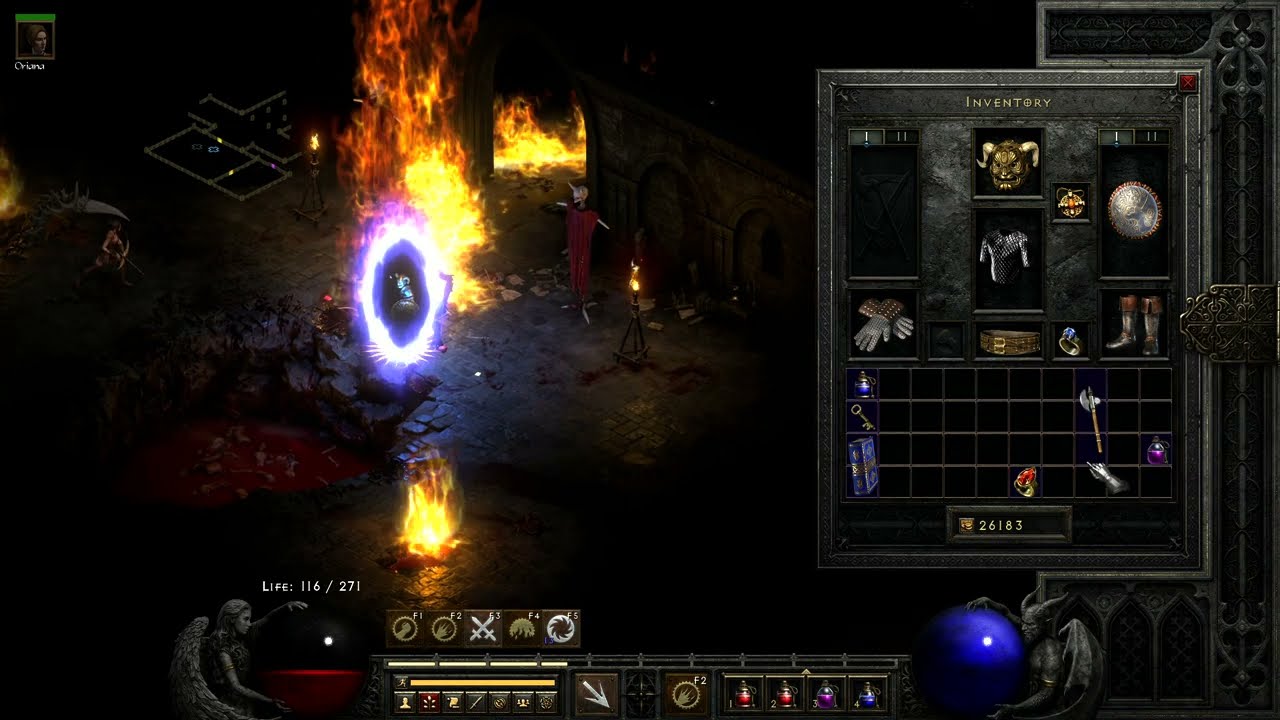Select the red jewel ring in the inventory
The width and height of the screenshot is (1280, 720).
tap(1025, 481)
